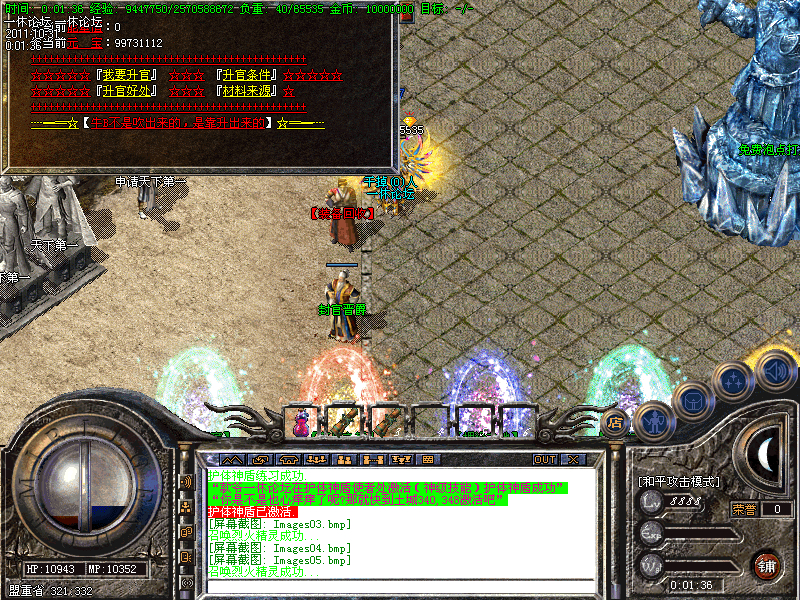Open the 店 shop button
Viewport: 800px width, 600px height.
click(615, 420)
